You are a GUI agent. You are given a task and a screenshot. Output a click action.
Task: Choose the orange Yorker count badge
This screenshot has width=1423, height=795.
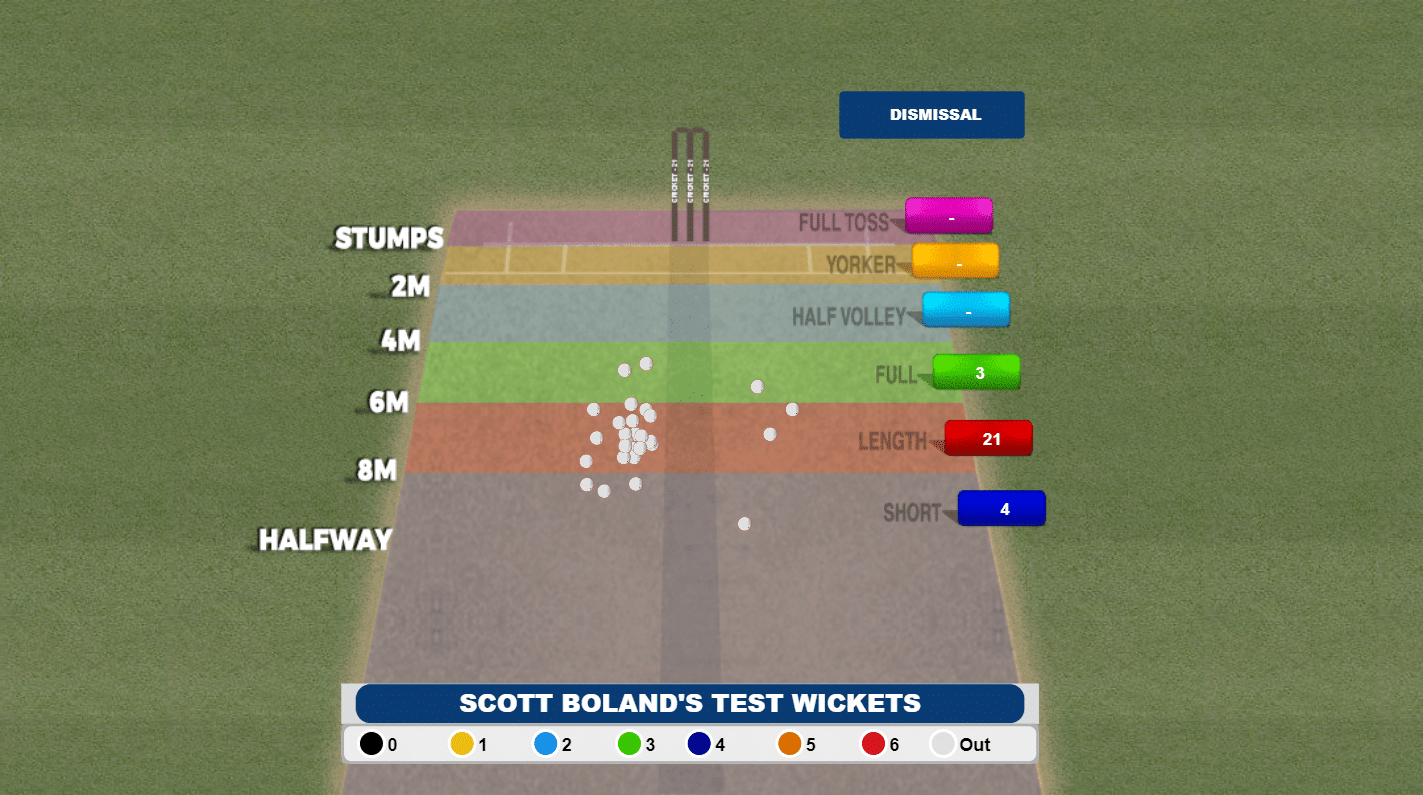tap(956, 262)
